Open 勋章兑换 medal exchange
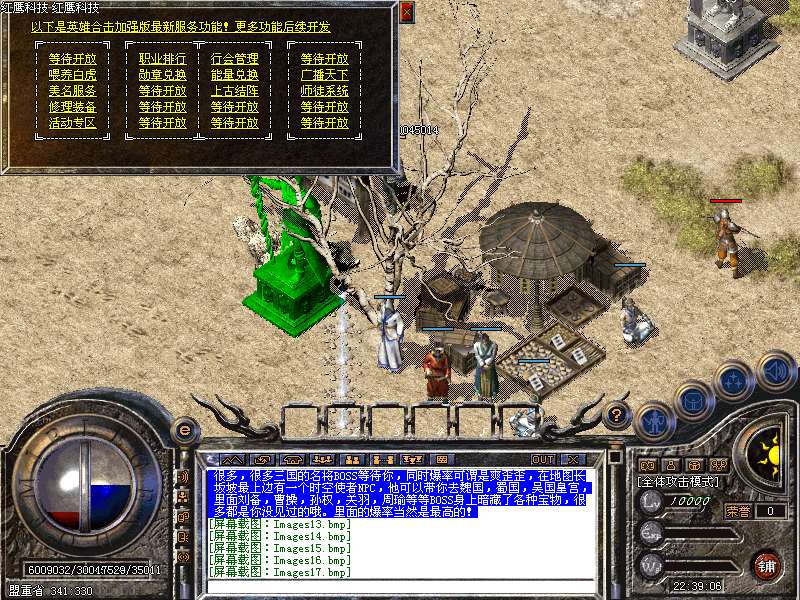Viewport: 800px width, 600px height. (x=162, y=75)
